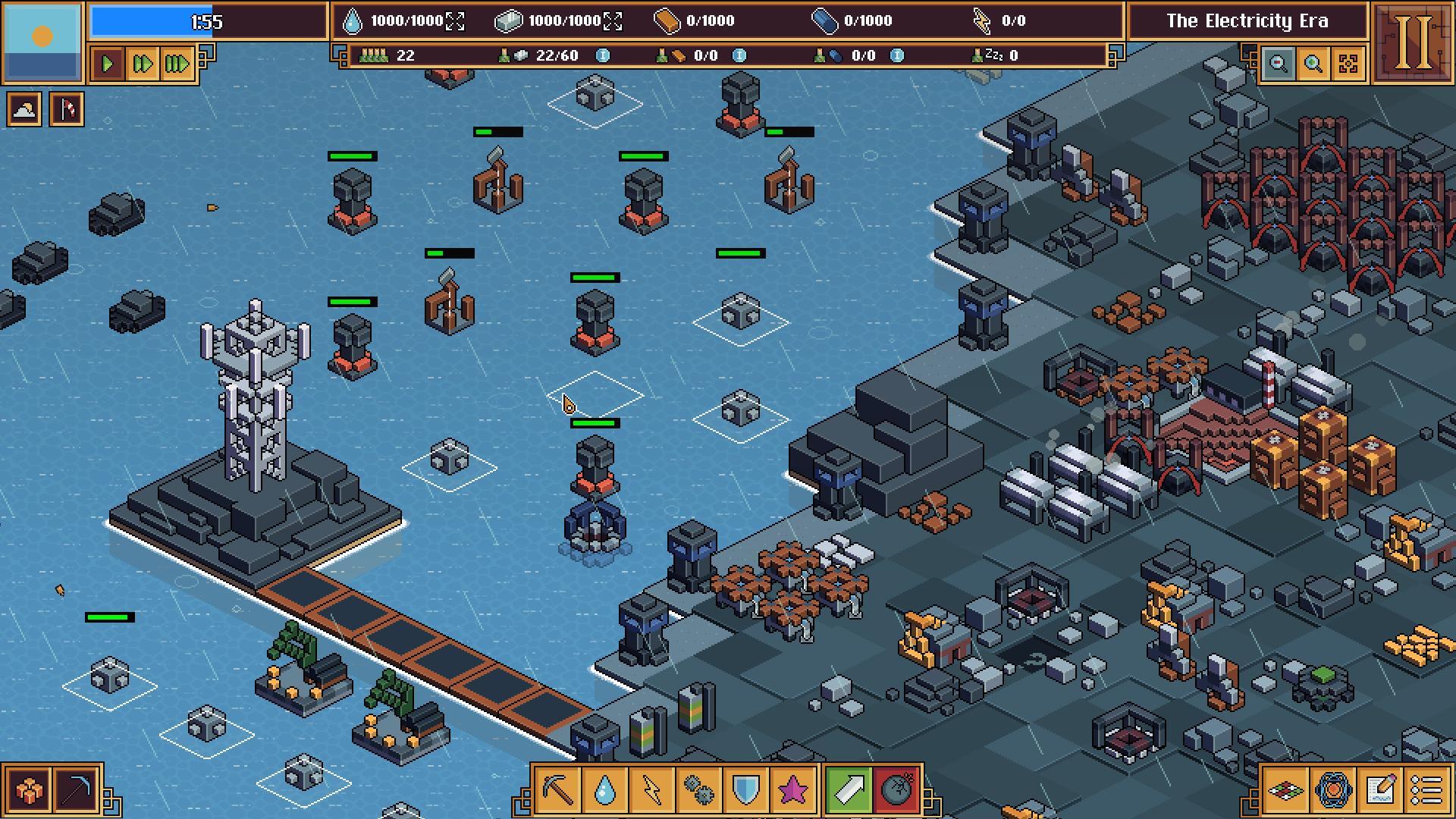Viewport: 1456px width, 819px height.
Task: Toggle info for stone production rate 22/60
Action: 601,55
